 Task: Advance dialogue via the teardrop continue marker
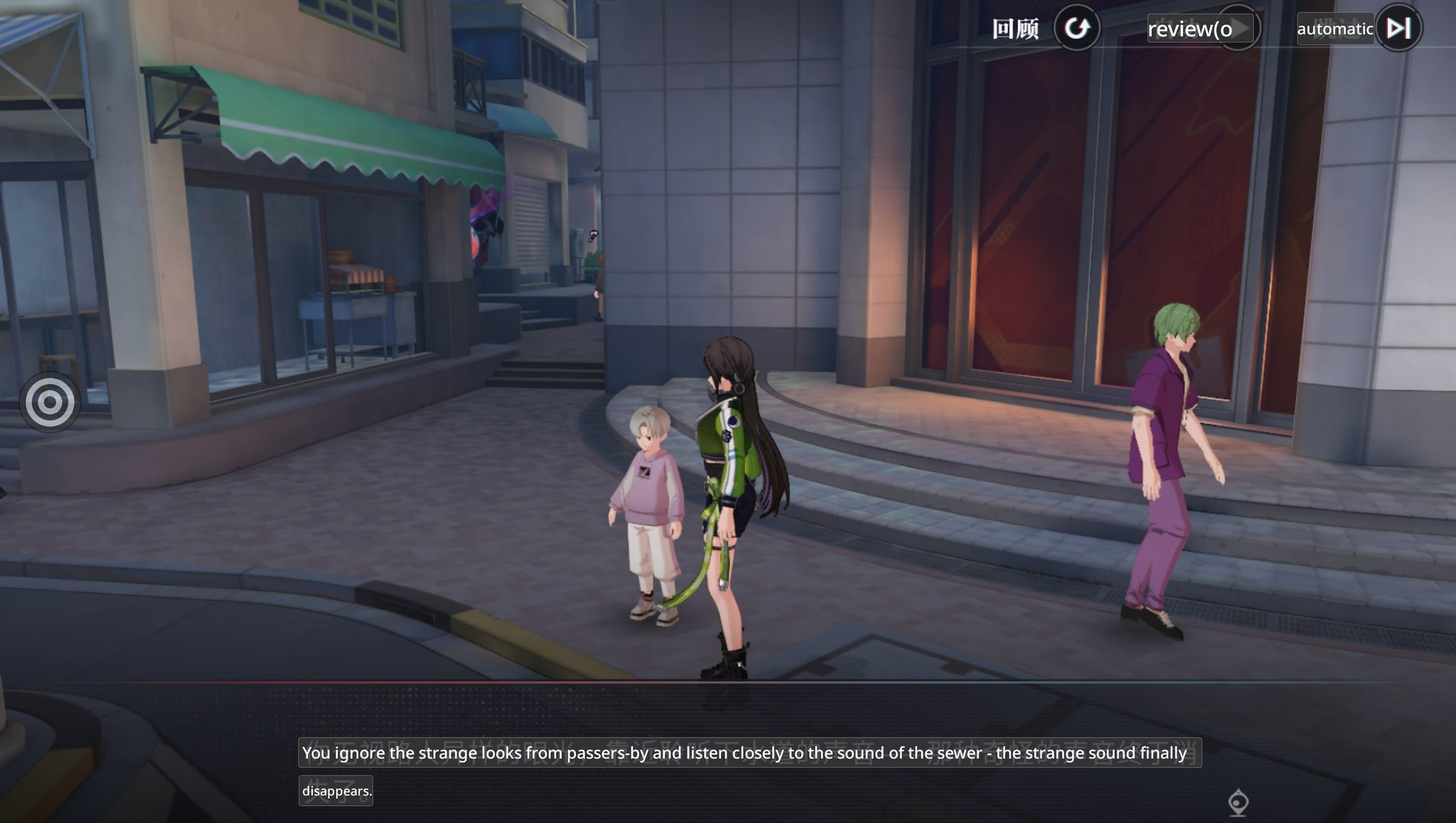pyautogui.click(x=1238, y=802)
